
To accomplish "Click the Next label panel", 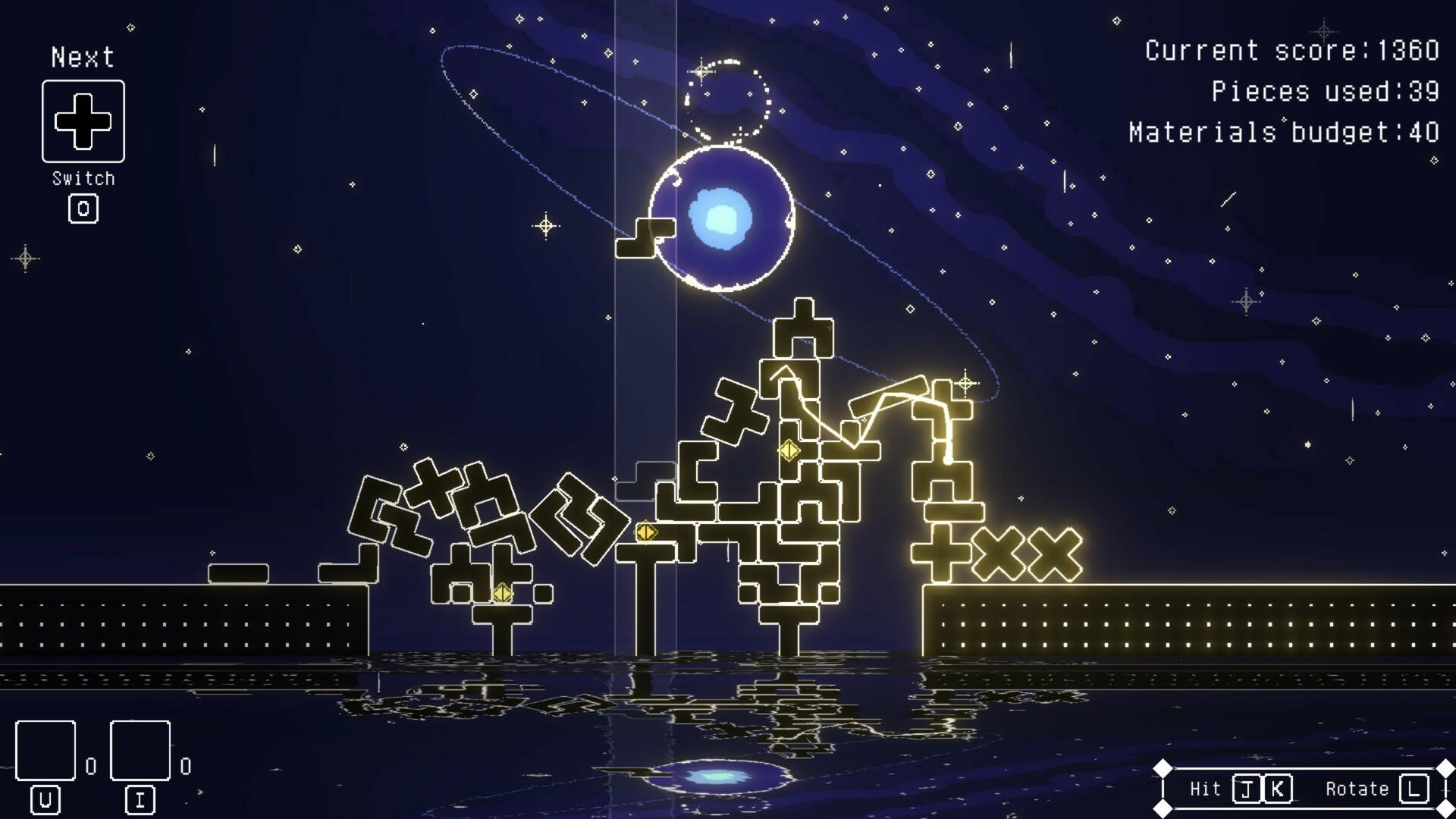I will (x=82, y=56).
